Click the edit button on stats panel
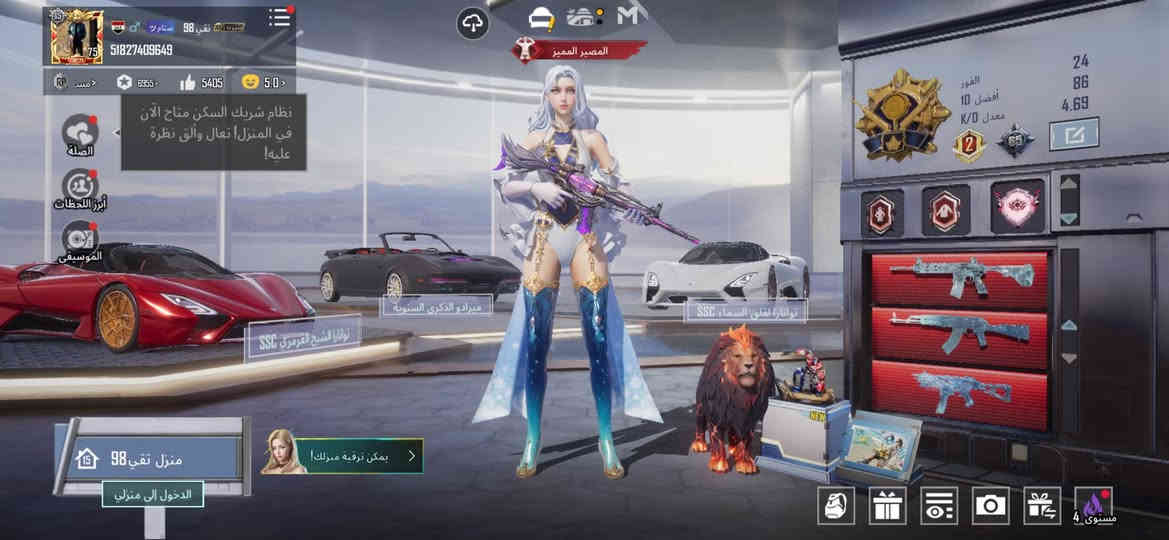 click(x=1073, y=134)
